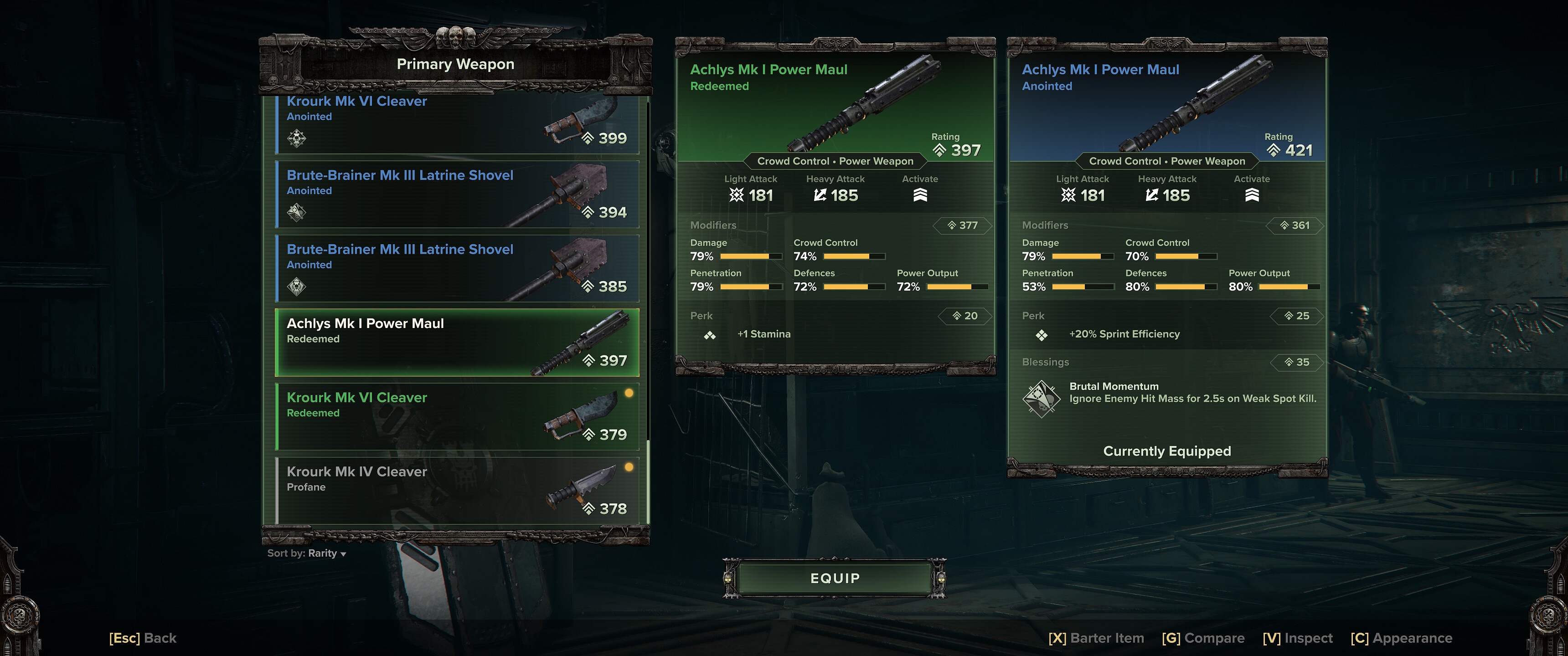The height and width of the screenshot is (656, 1568).
Task: Choose the Redeemed Krourk Mk VI Cleaver rated 379
Action: point(457,417)
